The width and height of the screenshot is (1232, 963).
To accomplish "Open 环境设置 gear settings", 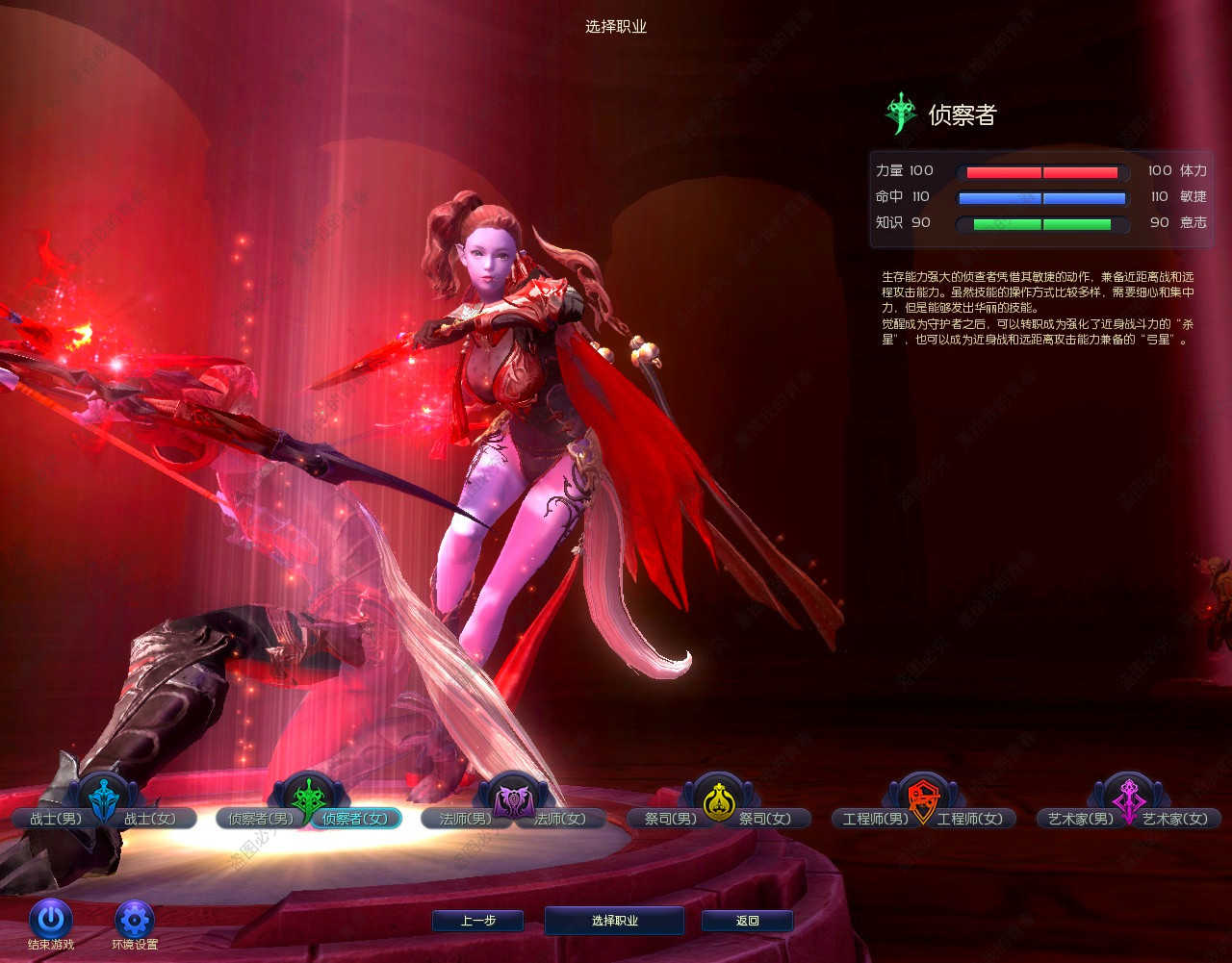I will (x=134, y=920).
